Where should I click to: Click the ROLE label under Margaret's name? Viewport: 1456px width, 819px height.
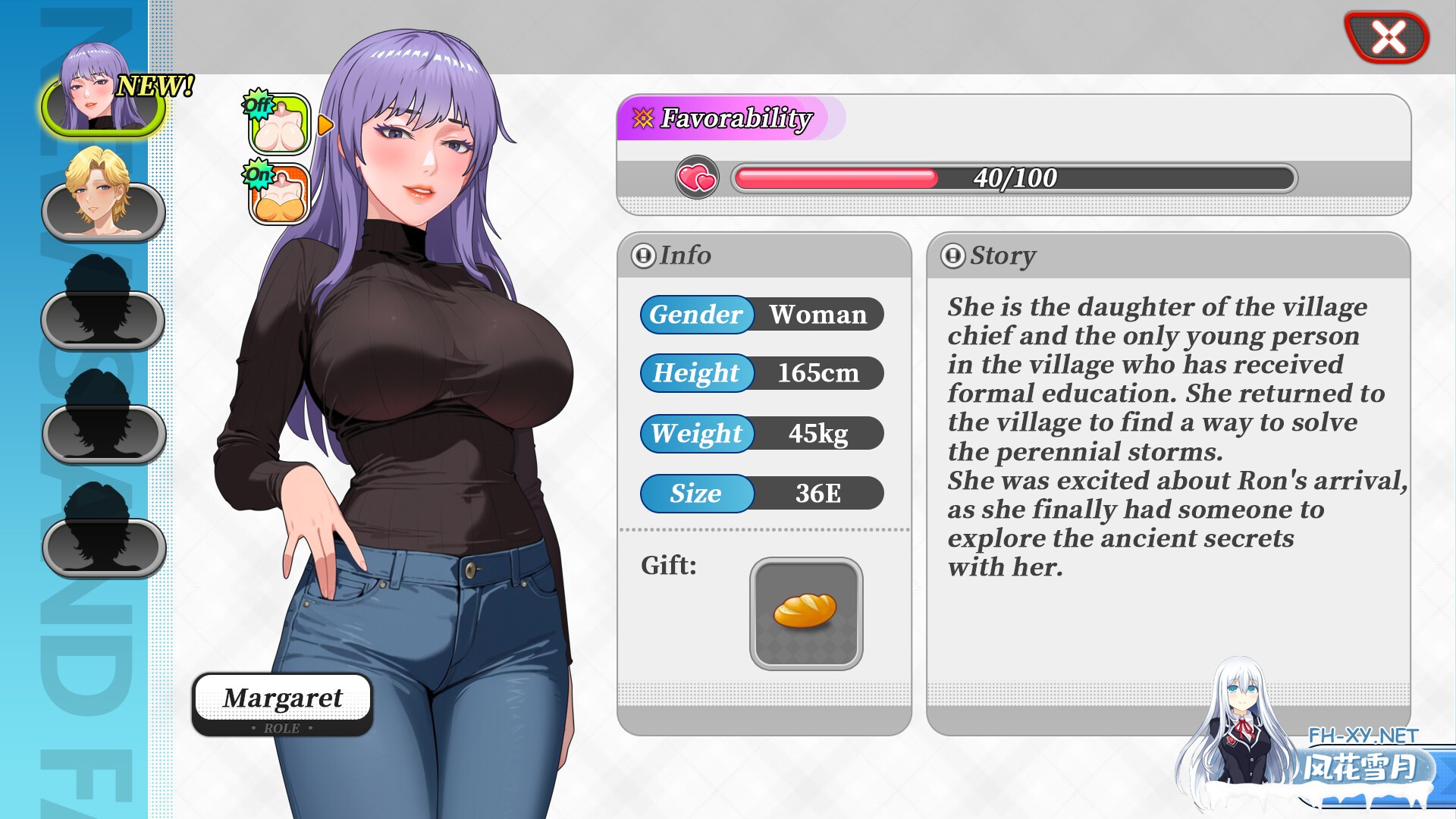282,727
